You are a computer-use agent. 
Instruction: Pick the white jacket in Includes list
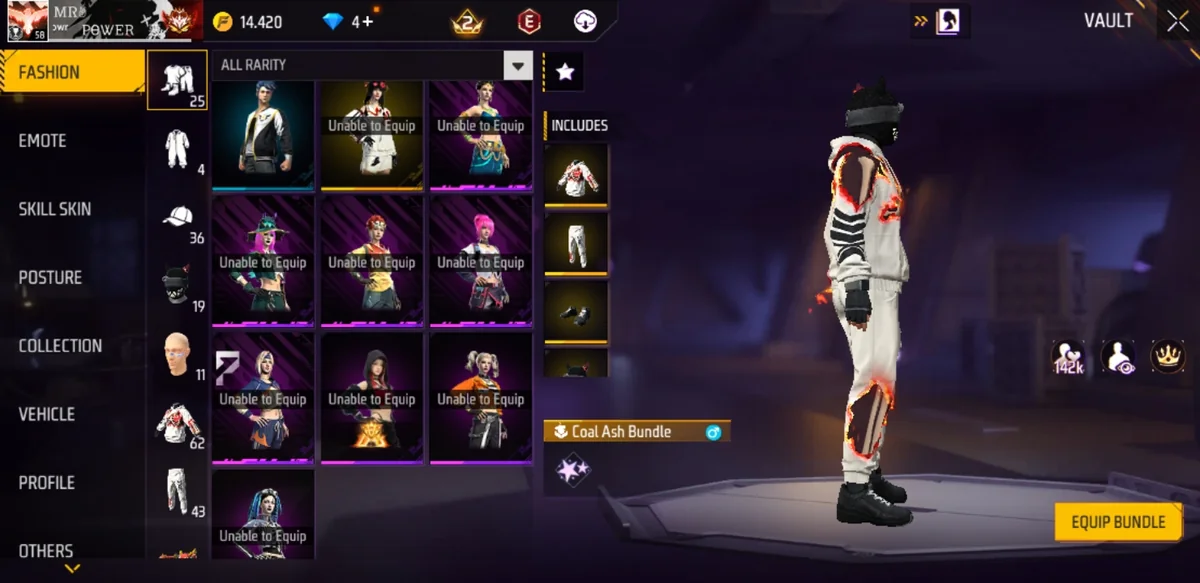click(x=576, y=175)
